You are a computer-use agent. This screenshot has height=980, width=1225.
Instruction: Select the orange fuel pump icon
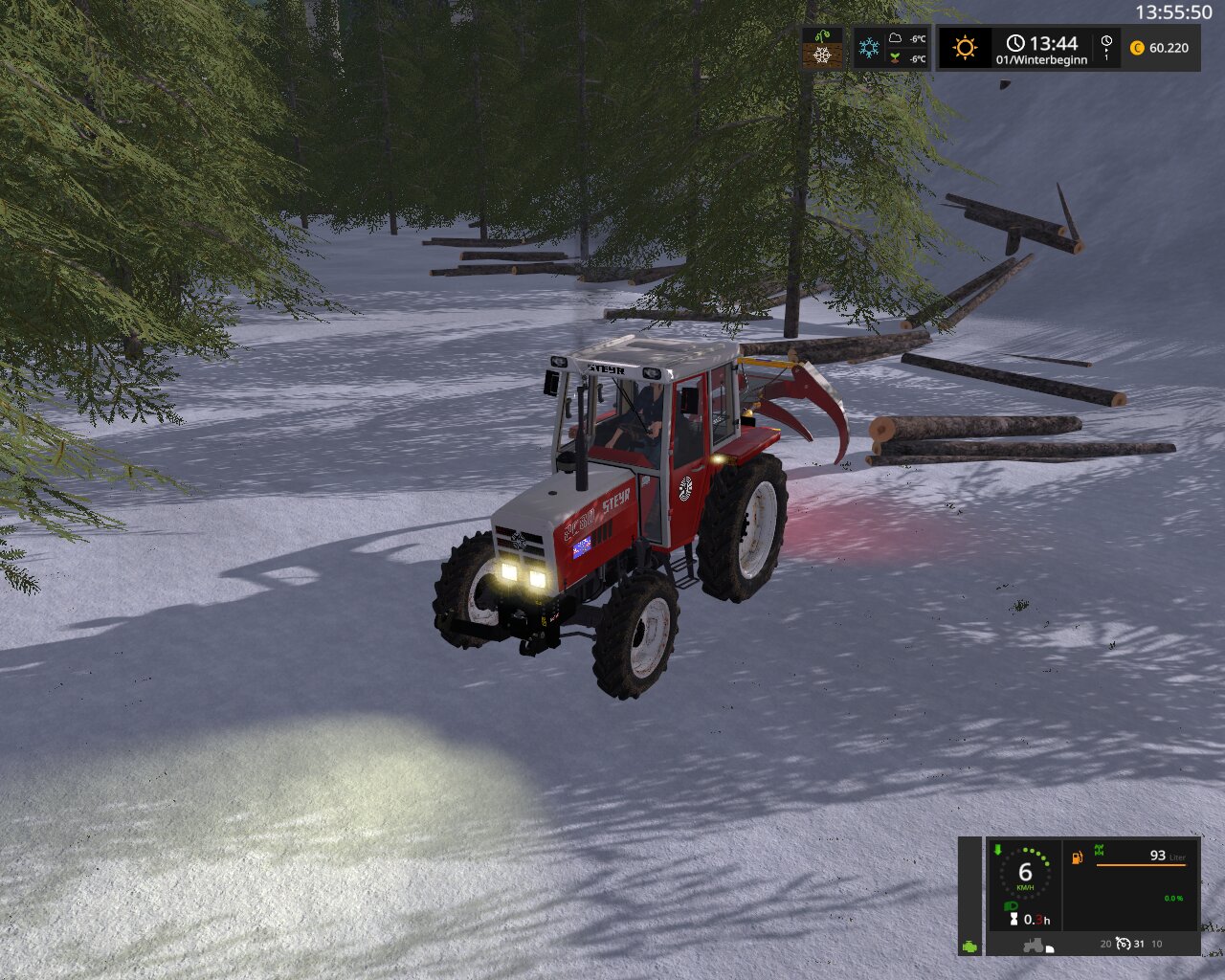tap(1078, 857)
